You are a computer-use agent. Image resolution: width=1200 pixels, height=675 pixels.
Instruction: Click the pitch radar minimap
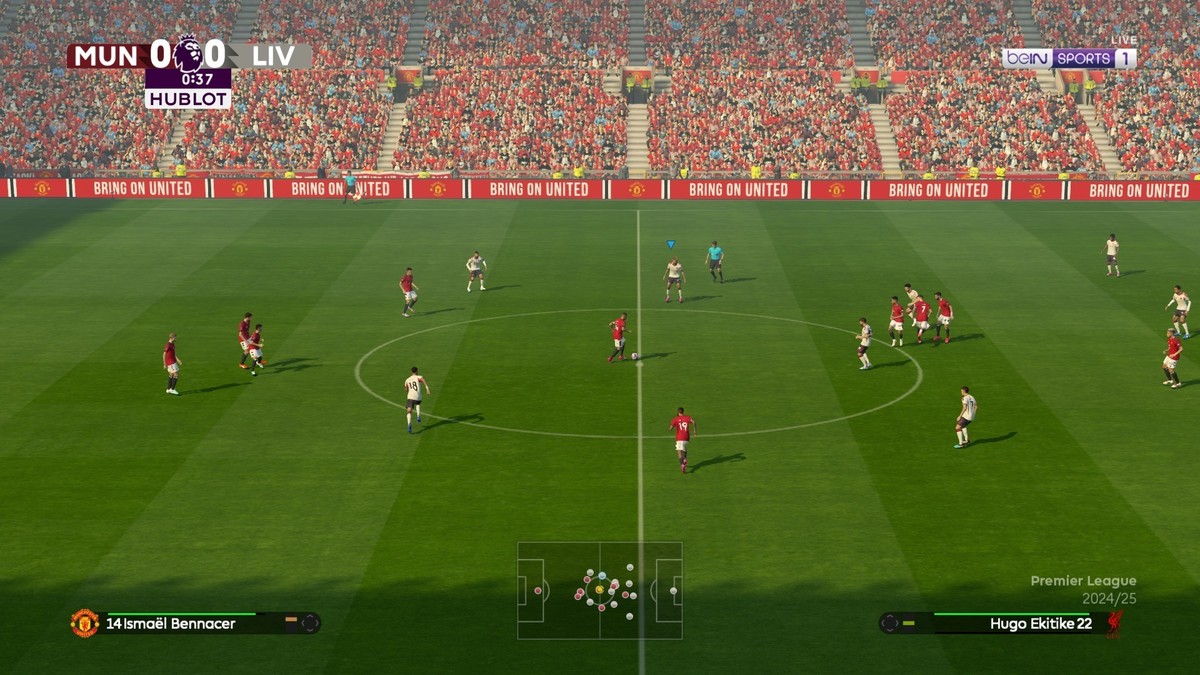tap(600, 590)
